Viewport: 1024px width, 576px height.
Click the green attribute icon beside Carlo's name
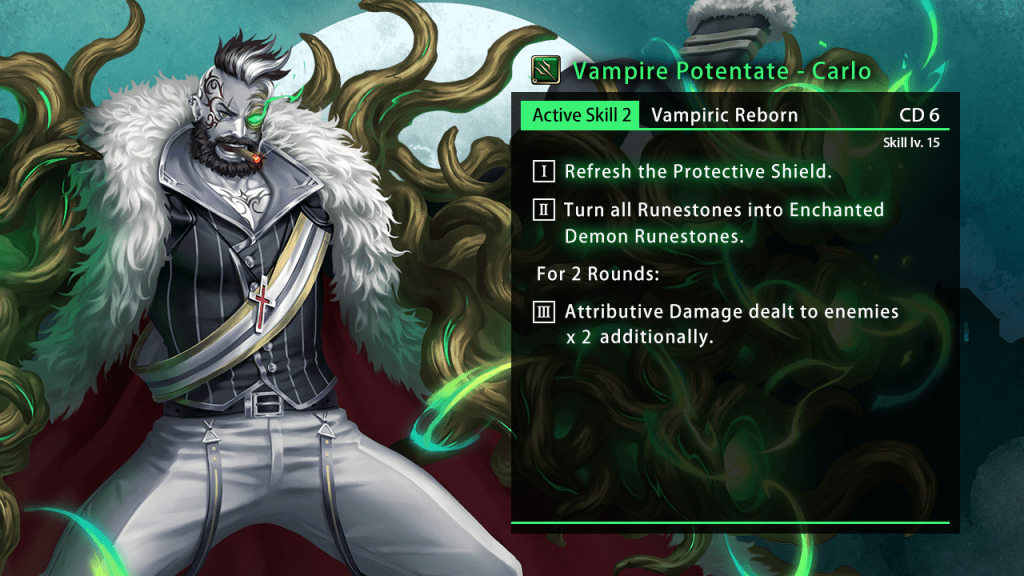(545, 71)
